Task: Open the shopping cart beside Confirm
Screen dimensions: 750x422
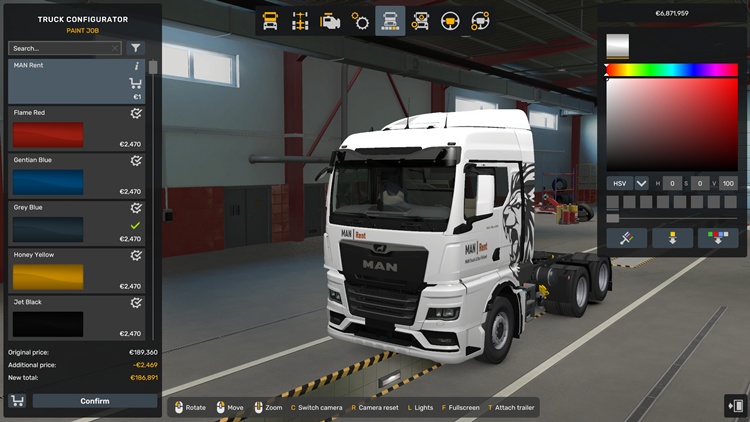Action: pos(17,401)
